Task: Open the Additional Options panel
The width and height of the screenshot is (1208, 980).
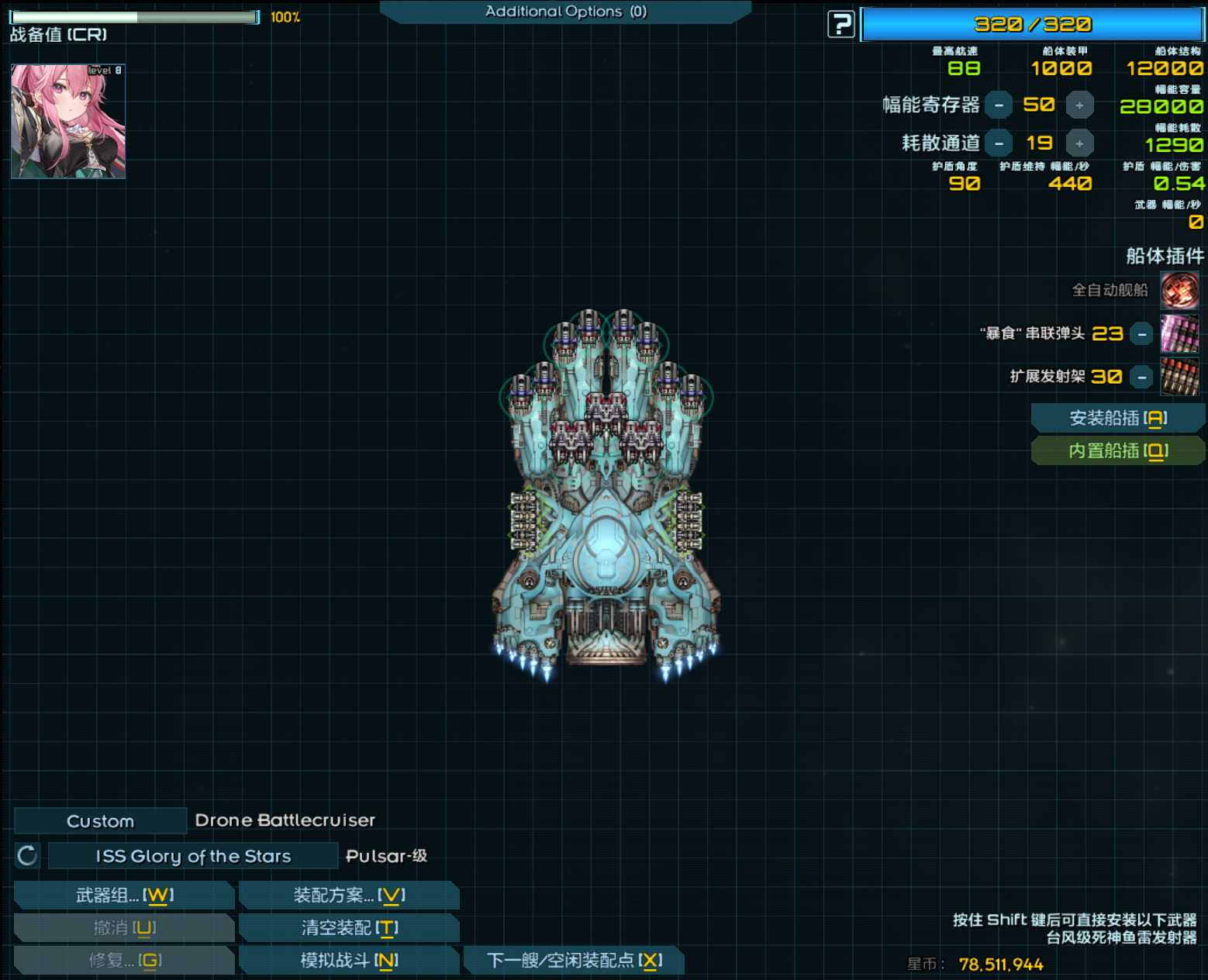Action: point(565,12)
